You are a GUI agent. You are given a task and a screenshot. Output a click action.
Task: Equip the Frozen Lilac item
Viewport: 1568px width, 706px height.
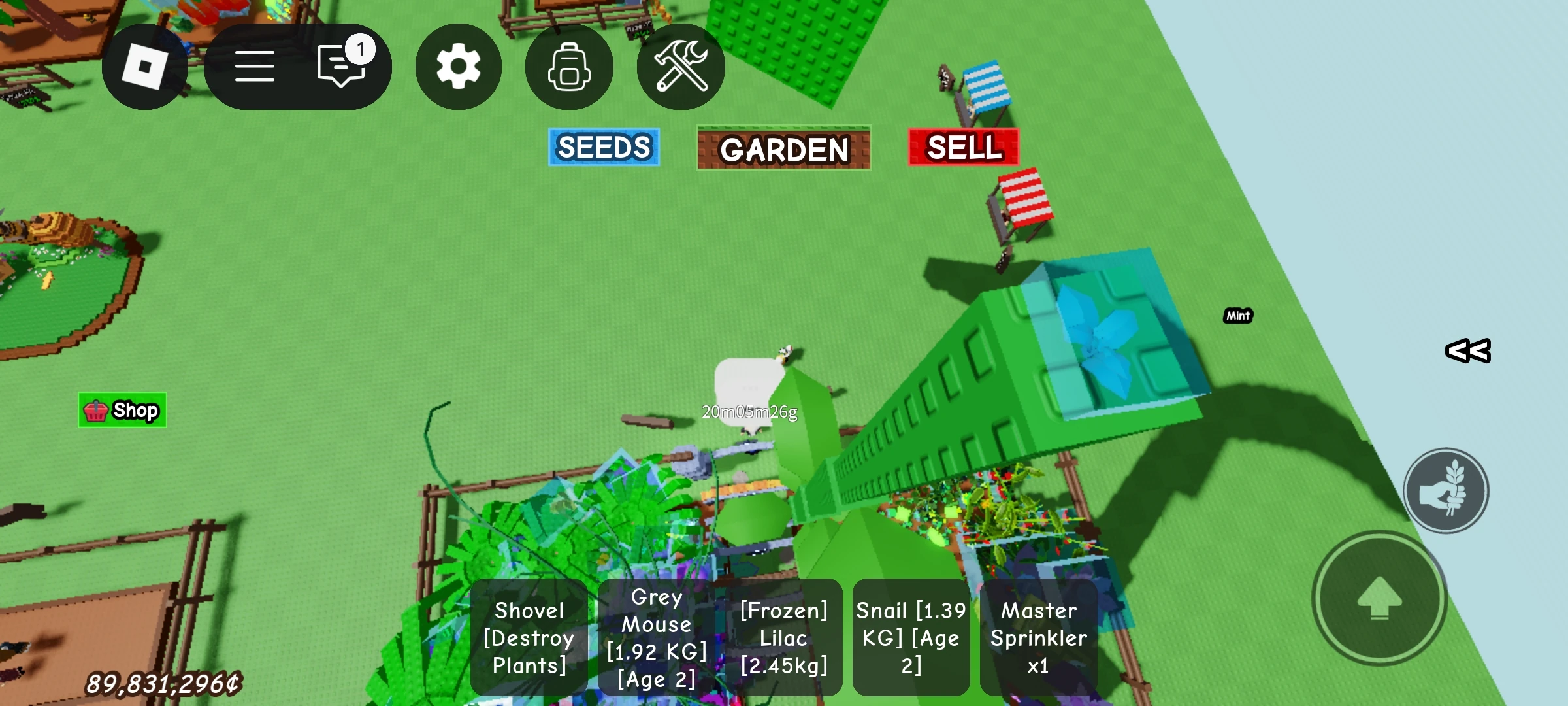(783, 639)
